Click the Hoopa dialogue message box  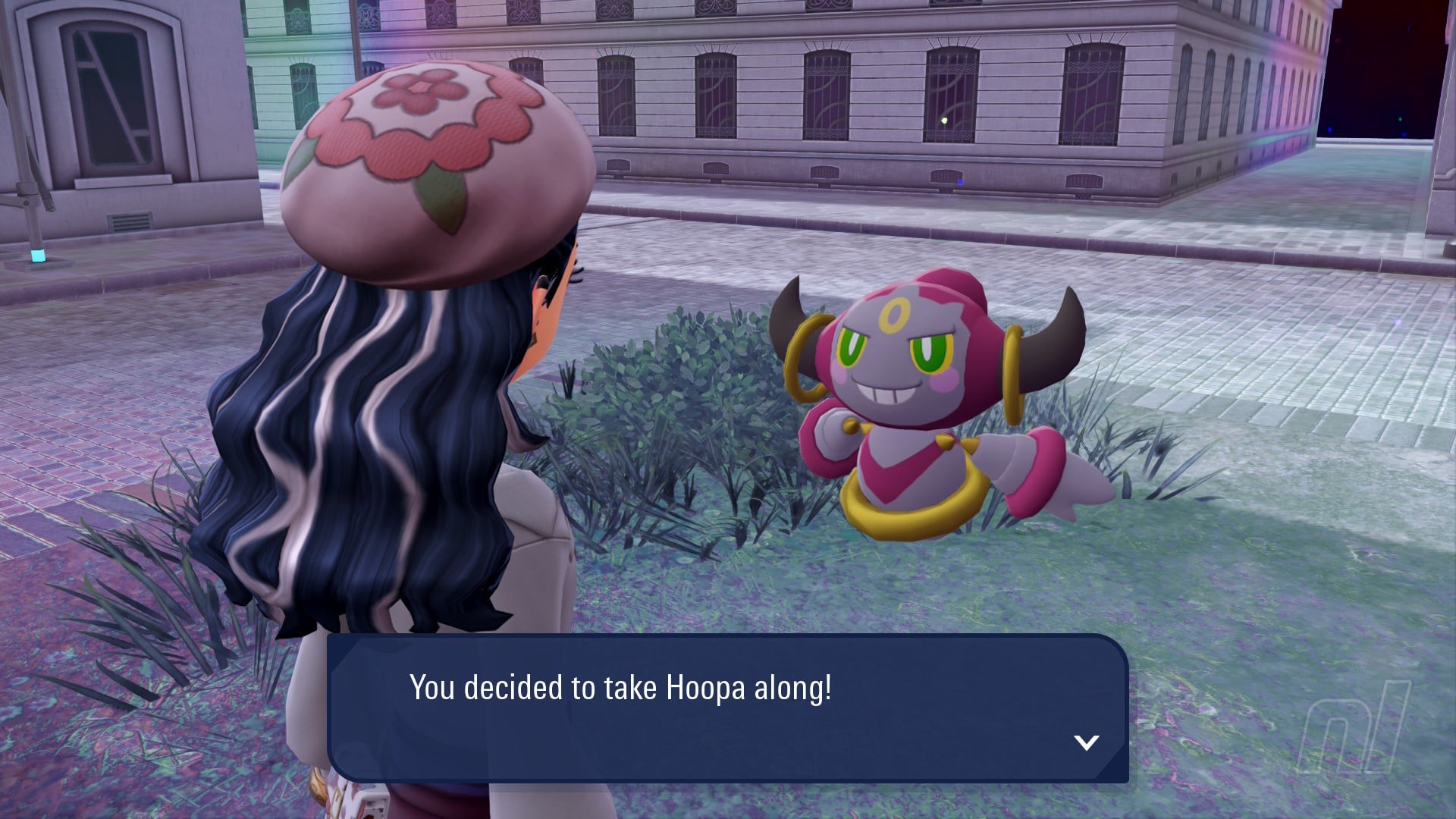click(726, 708)
